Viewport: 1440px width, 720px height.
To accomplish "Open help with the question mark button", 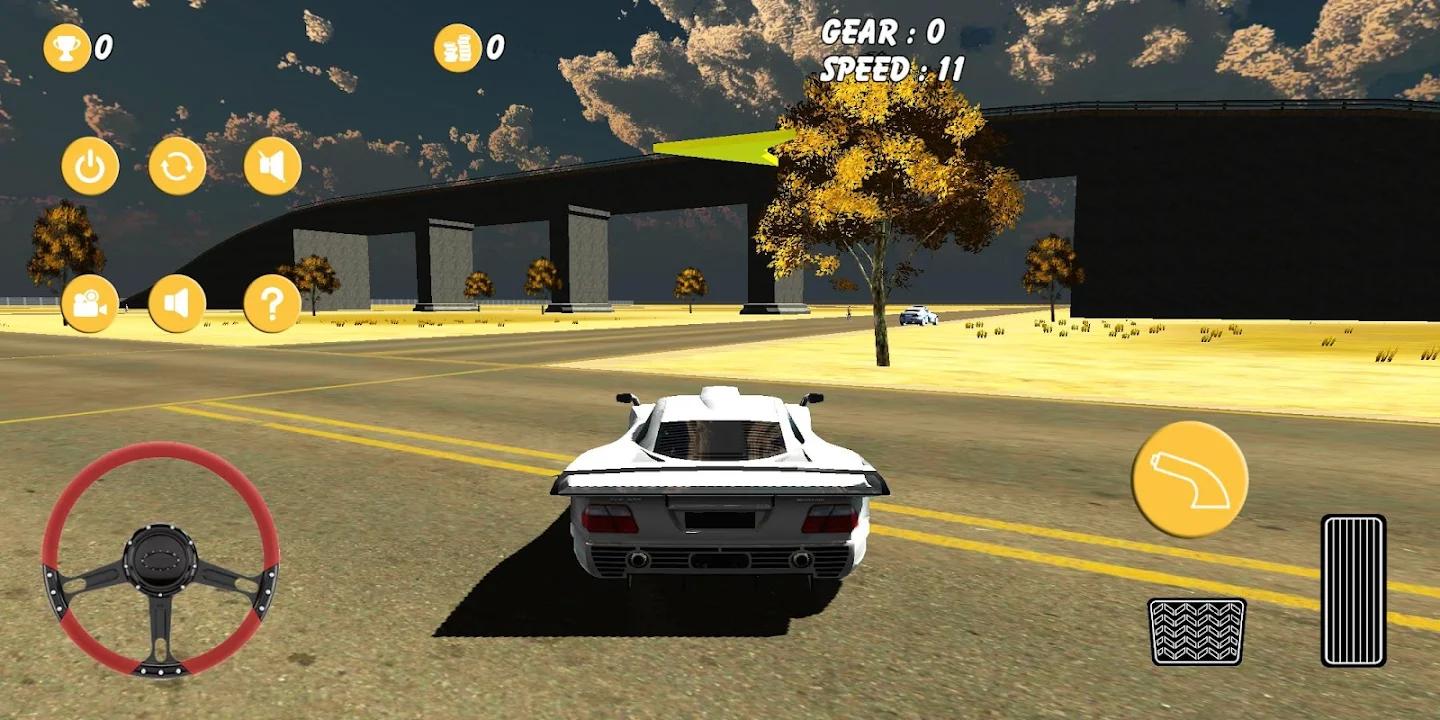I will [x=272, y=304].
